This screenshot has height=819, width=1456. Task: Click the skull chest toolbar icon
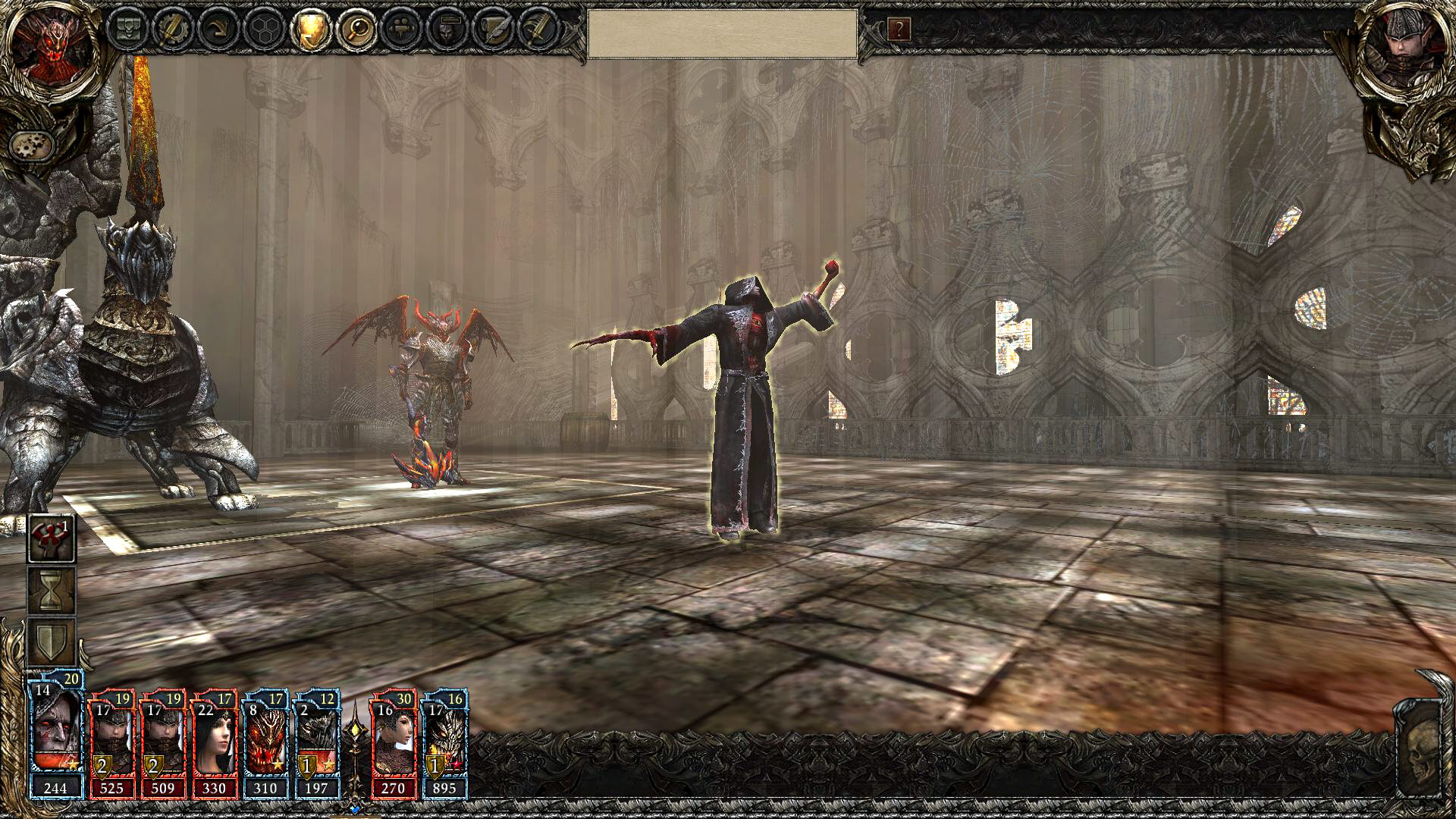(127, 30)
